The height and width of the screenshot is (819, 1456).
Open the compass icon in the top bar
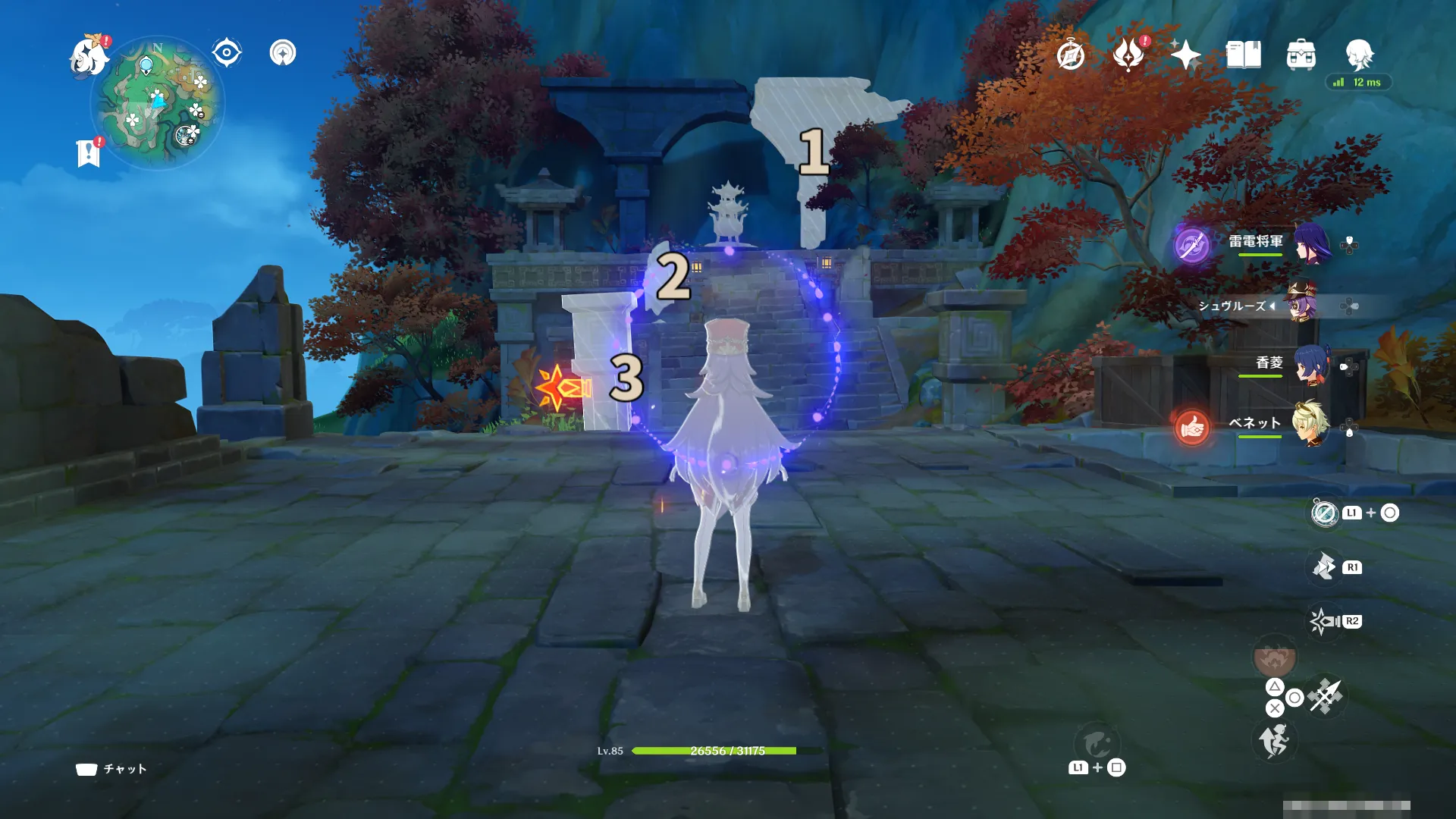(1070, 55)
